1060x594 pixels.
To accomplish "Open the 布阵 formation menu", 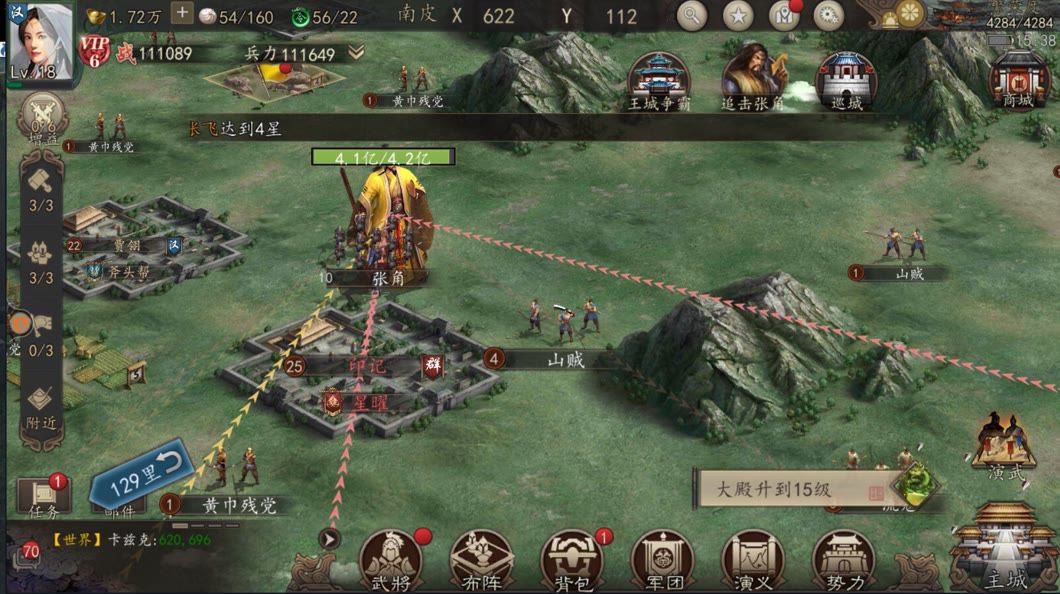I will (481, 559).
